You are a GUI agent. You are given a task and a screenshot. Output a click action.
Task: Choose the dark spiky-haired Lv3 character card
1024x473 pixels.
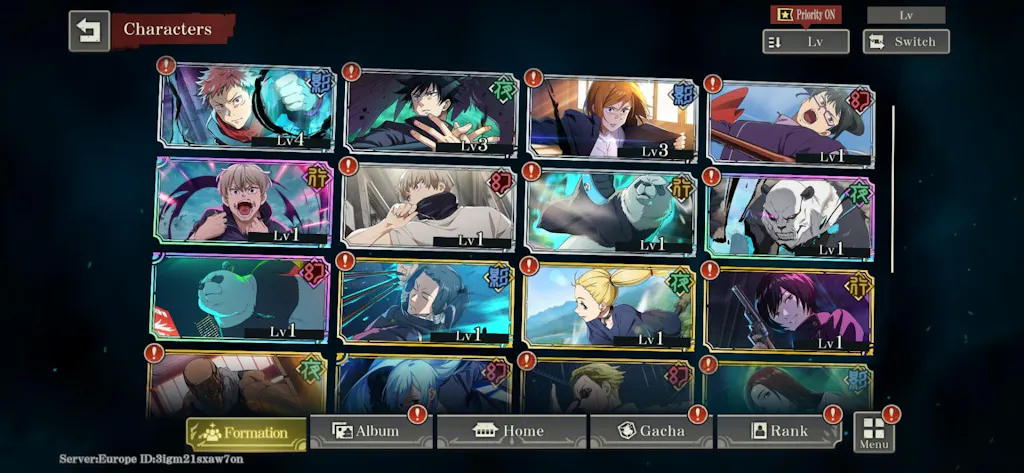tap(431, 112)
